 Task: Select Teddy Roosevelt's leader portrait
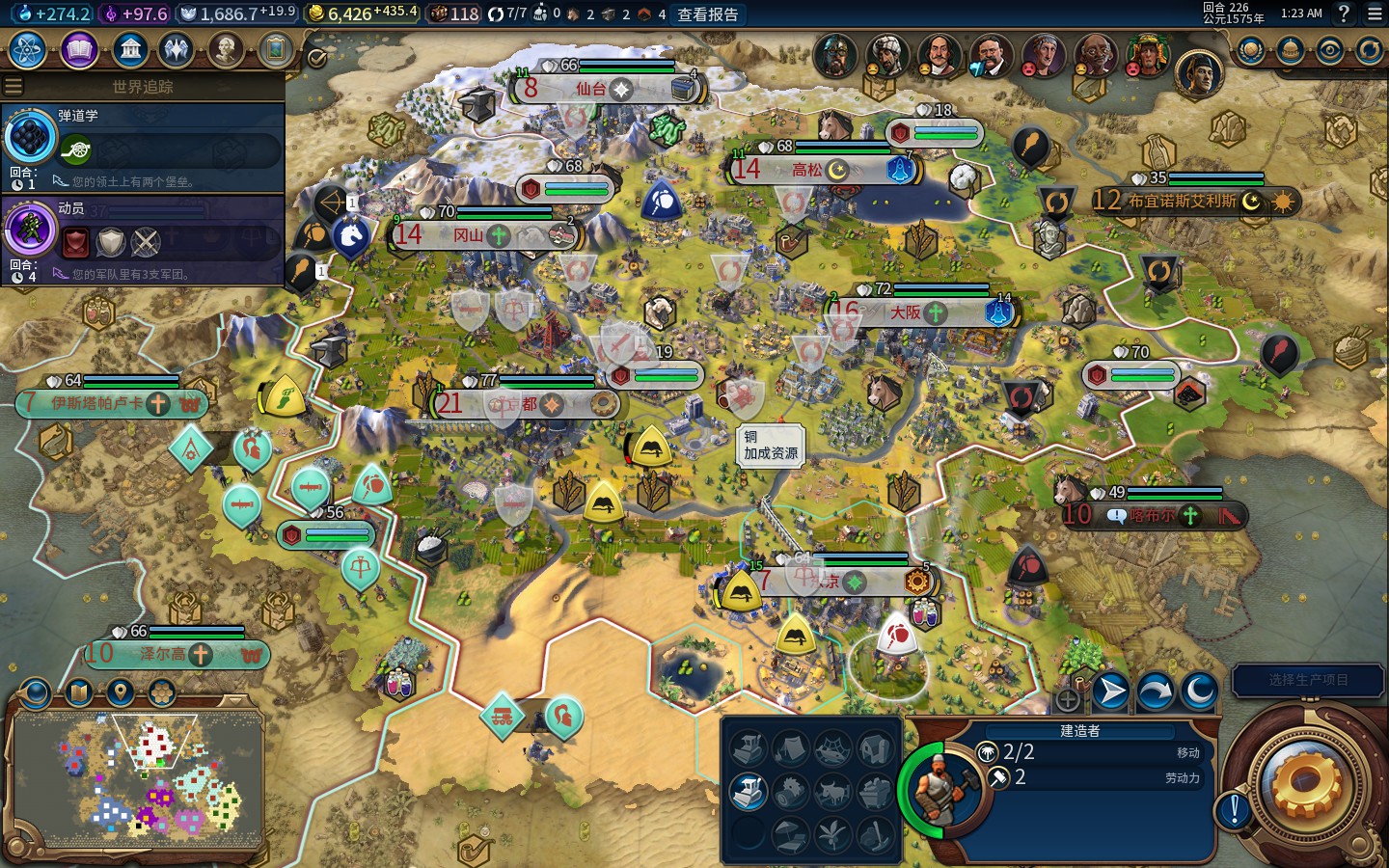point(990,56)
